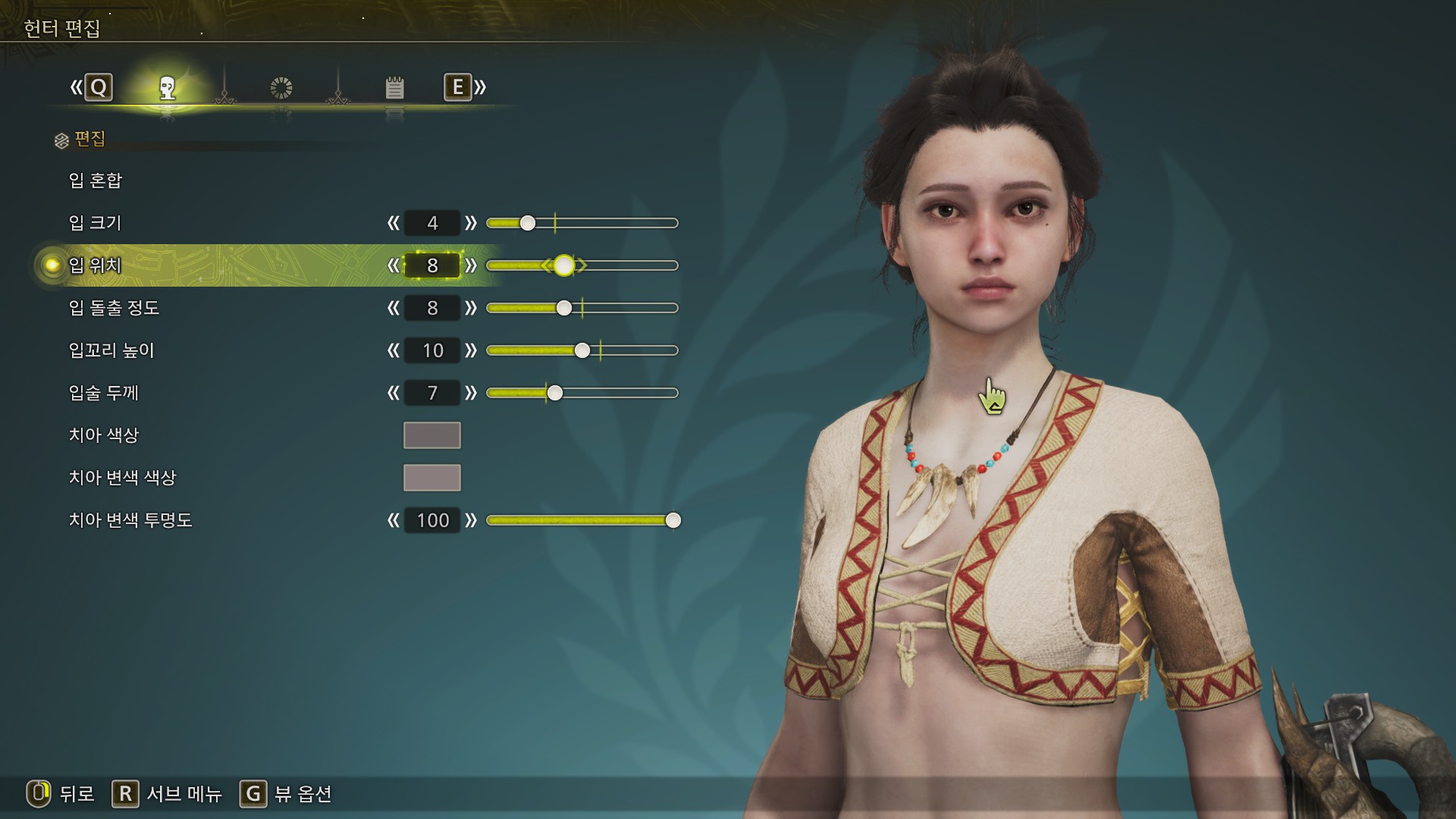Switch to the notepad icon tab

pos(394,88)
